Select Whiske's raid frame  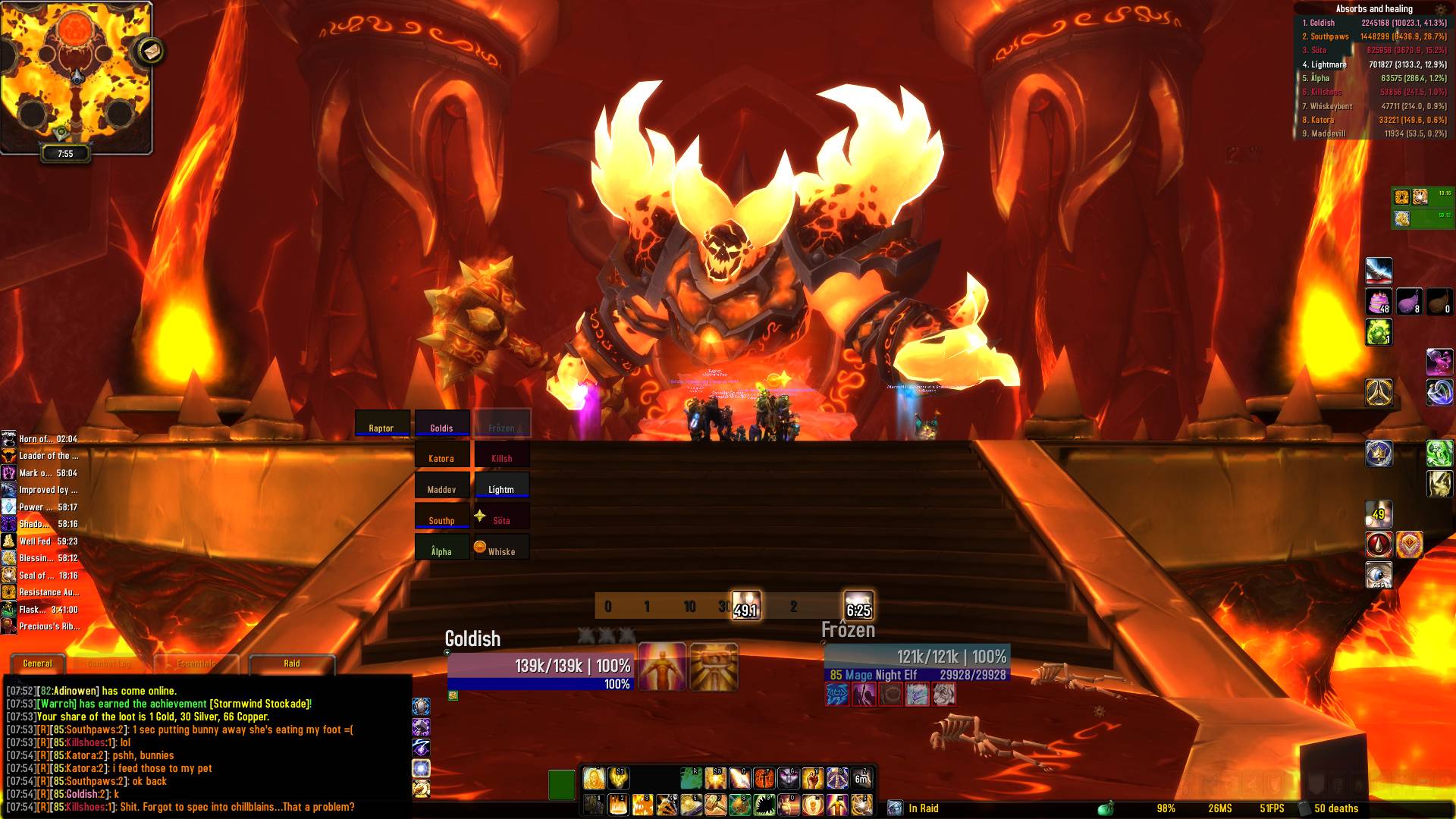501,548
